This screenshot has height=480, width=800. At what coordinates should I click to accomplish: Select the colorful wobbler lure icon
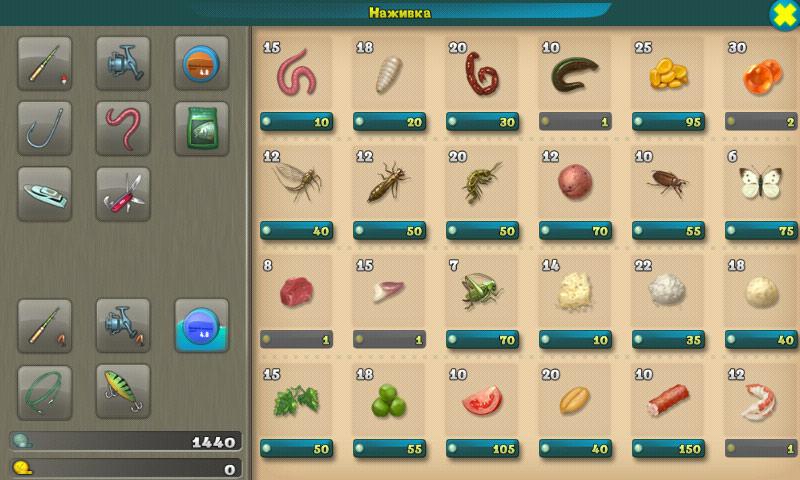pos(123,391)
